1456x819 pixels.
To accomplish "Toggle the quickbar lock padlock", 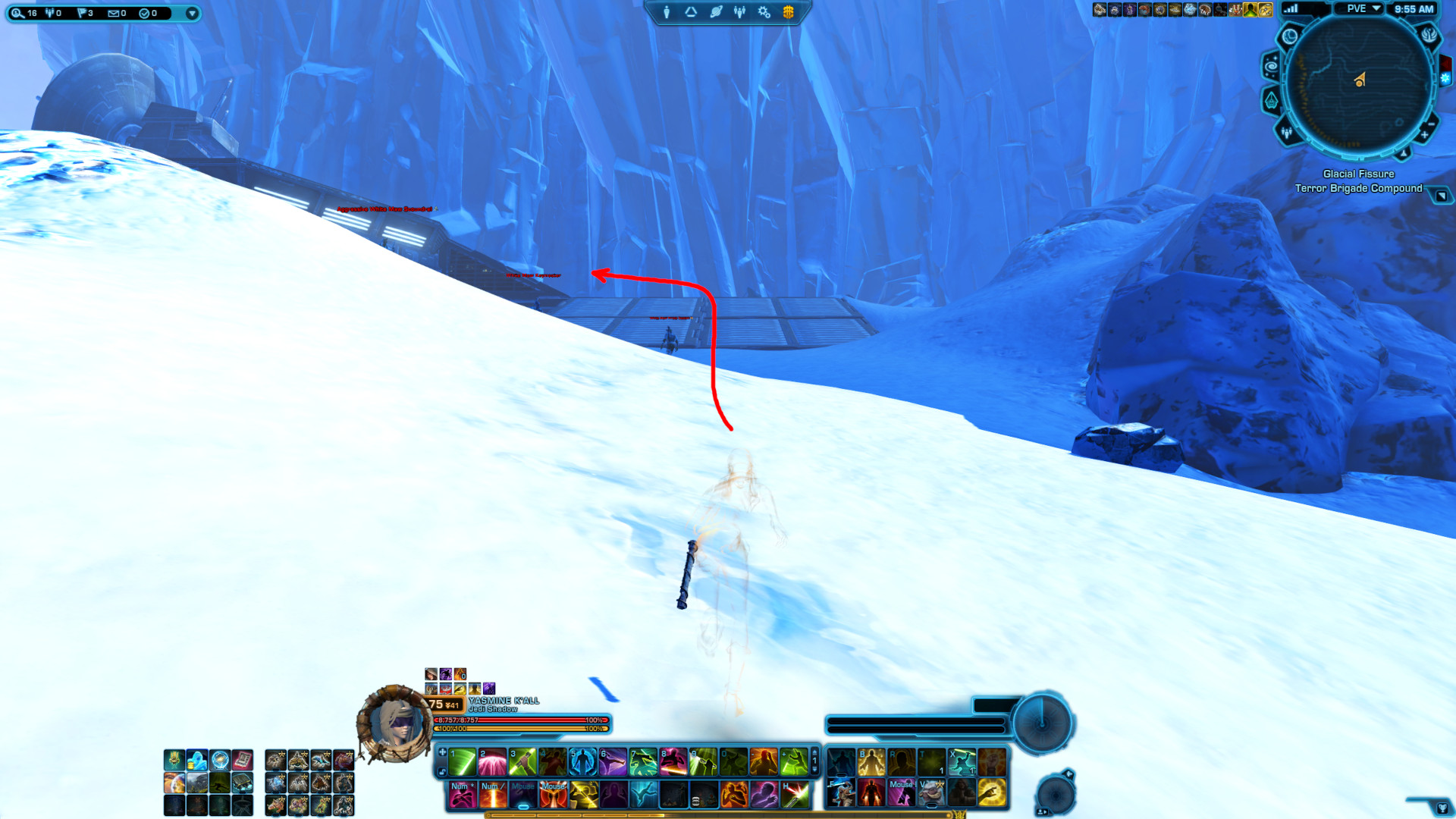I will click(x=442, y=771).
